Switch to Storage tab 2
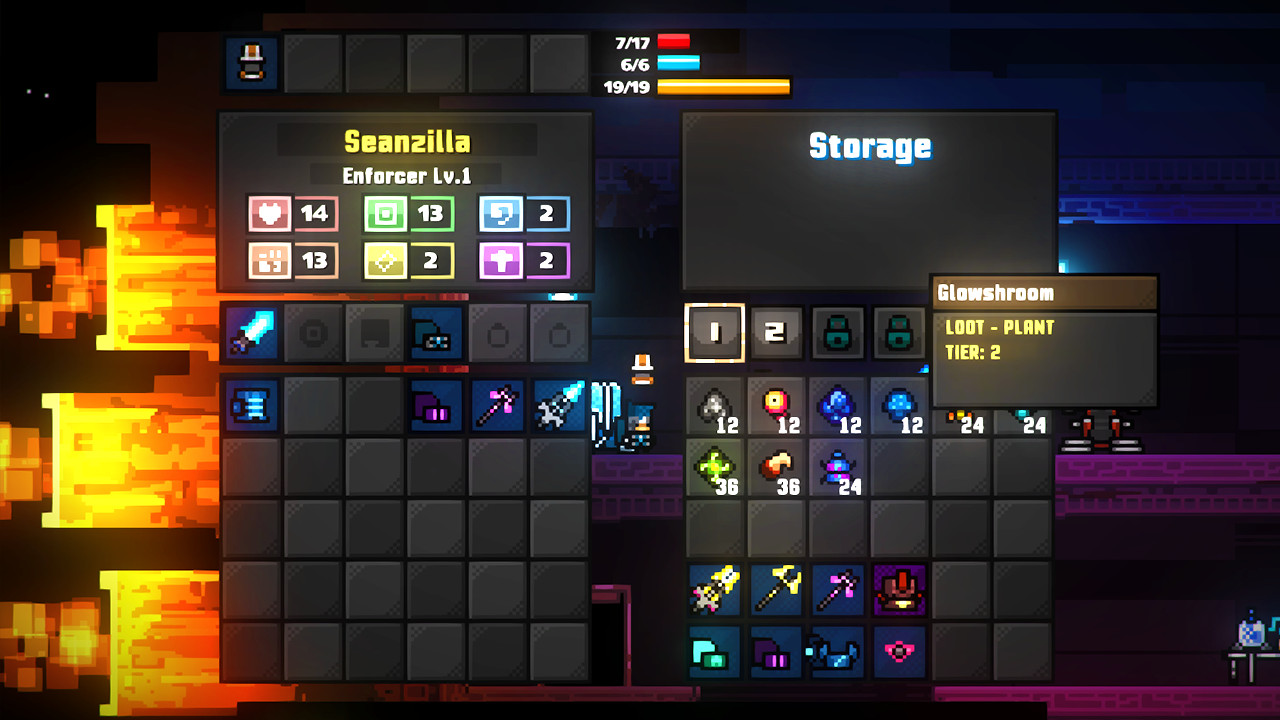Image resolution: width=1280 pixels, height=720 pixels. [x=776, y=332]
